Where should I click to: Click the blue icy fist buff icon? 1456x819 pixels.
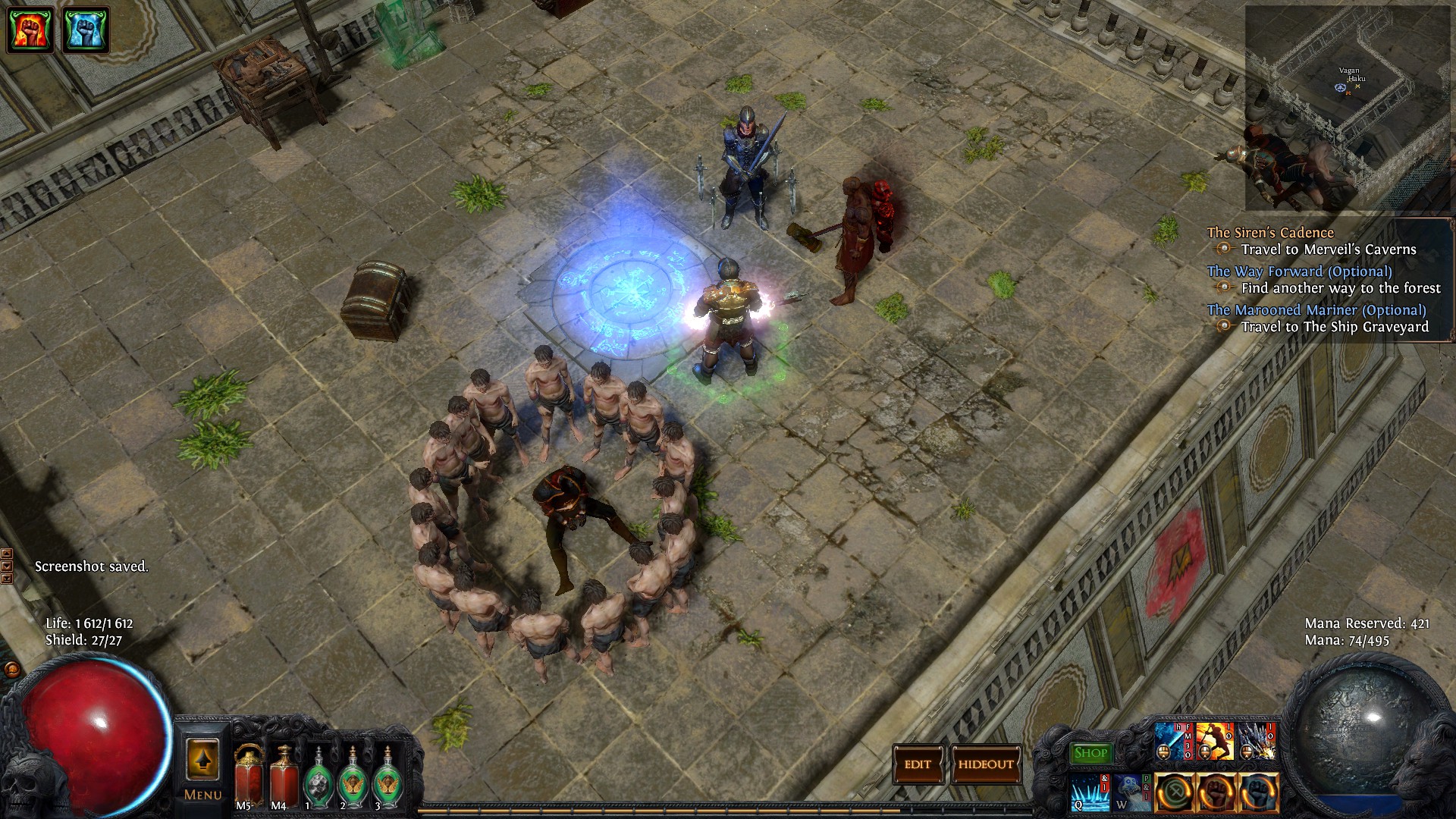click(86, 30)
